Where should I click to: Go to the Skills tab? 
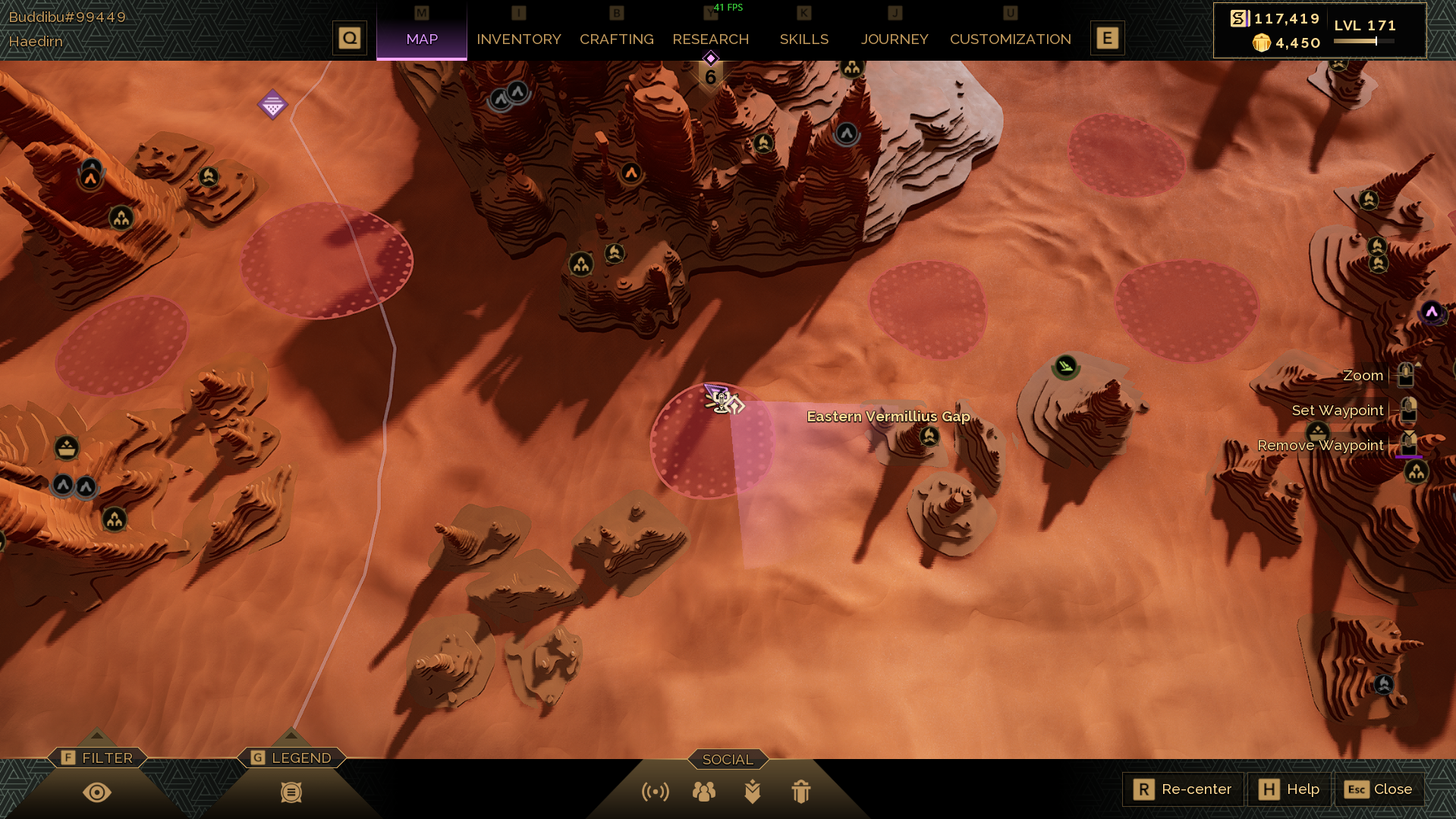click(803, 39)
